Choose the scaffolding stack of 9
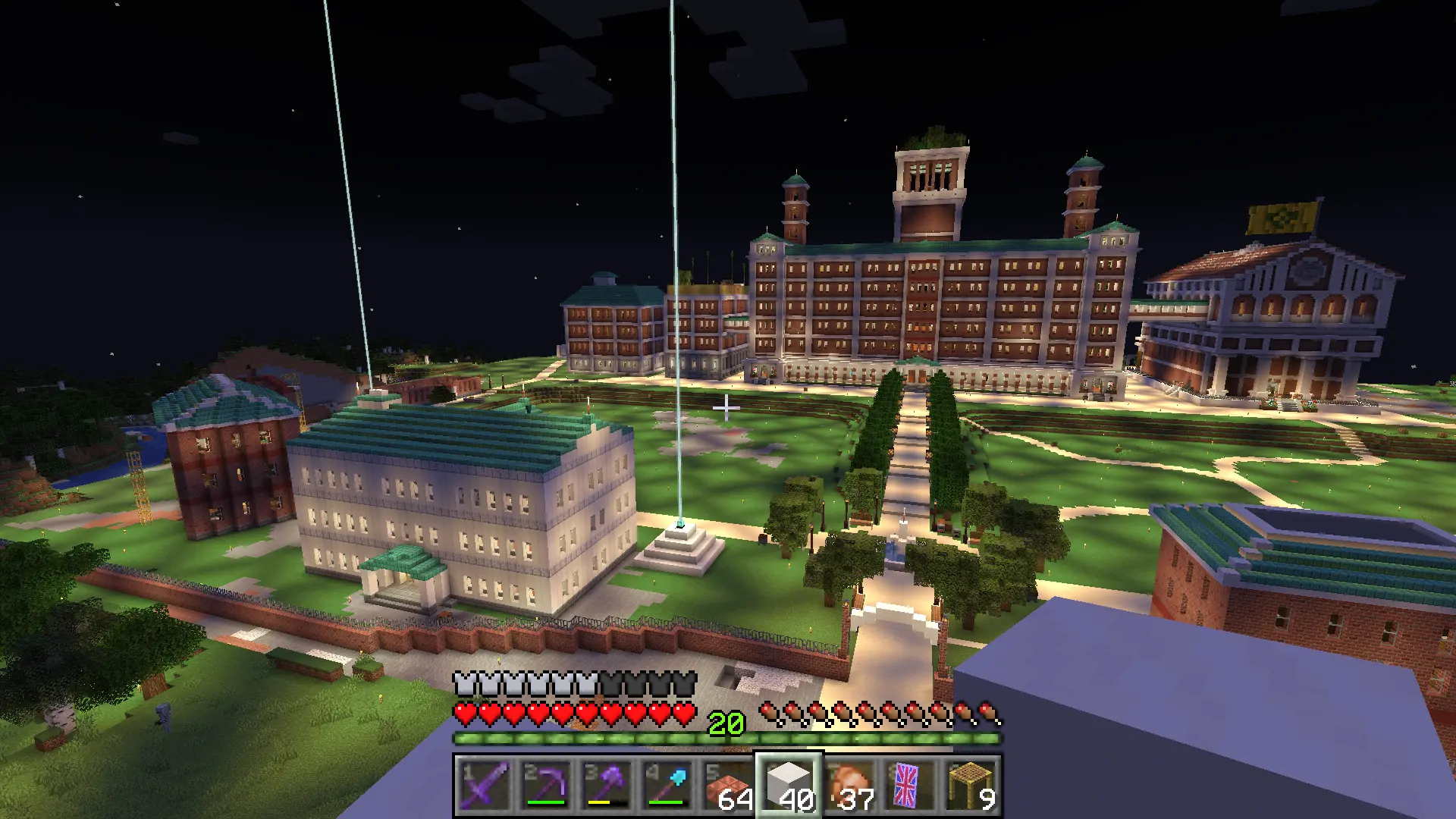Screen dimensions: 1456x819 tap(969, 786)
